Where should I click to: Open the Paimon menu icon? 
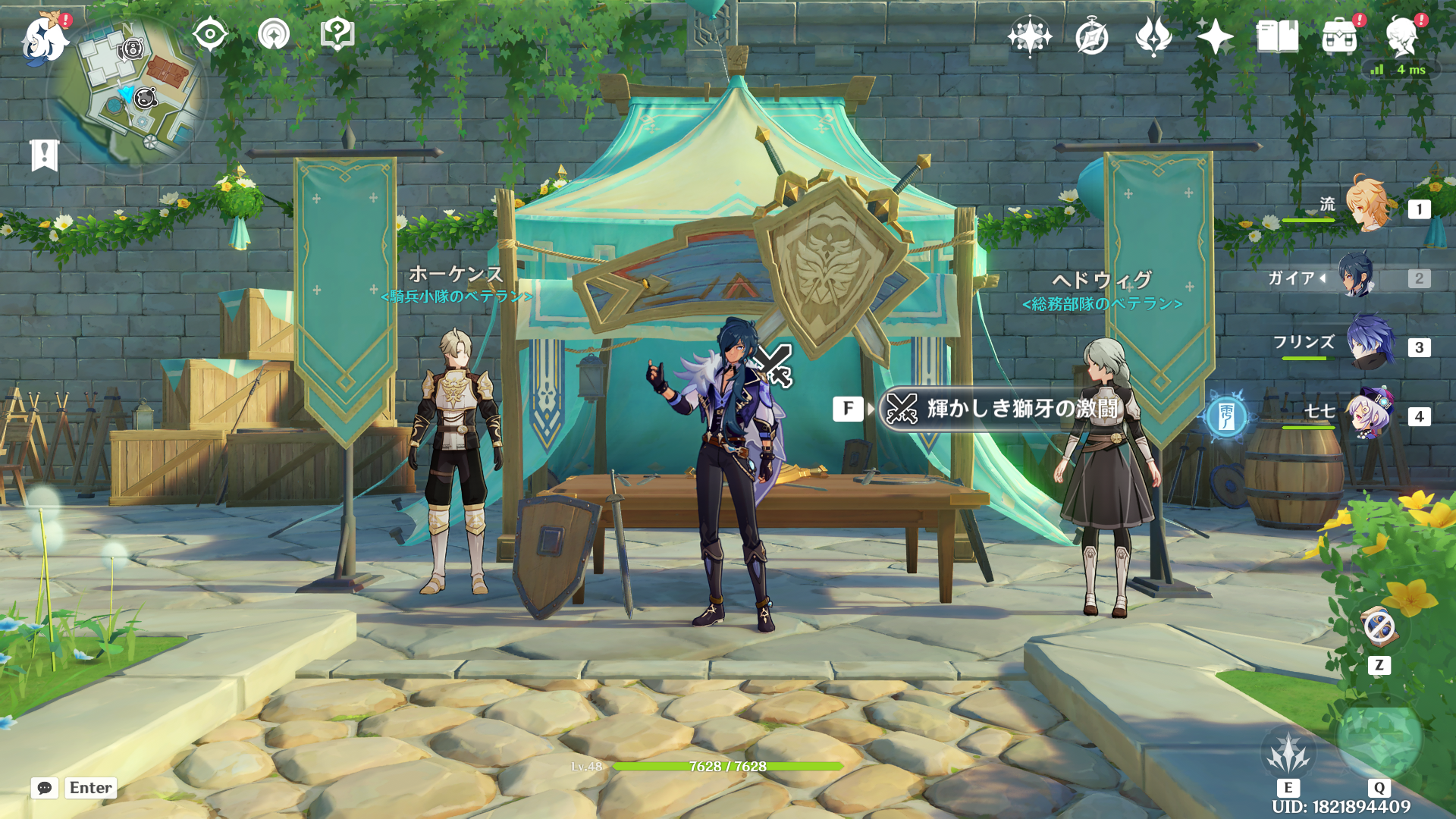click(x=44, y=38)
